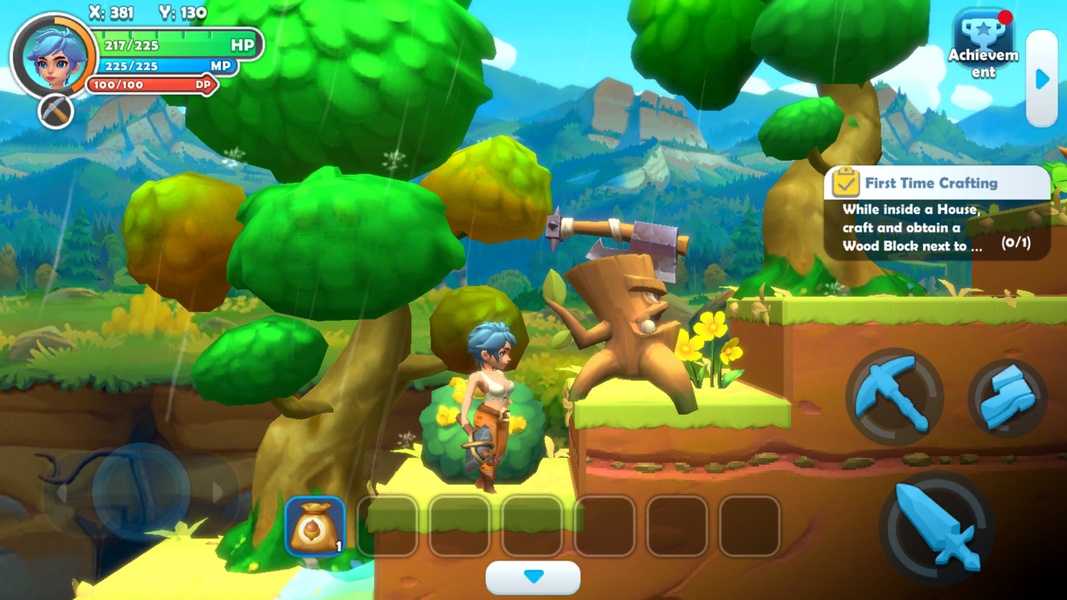Move left with the joystick arrow
Image resolution: width=1067 pixels, height=600 pixels.
pos(62,492)
